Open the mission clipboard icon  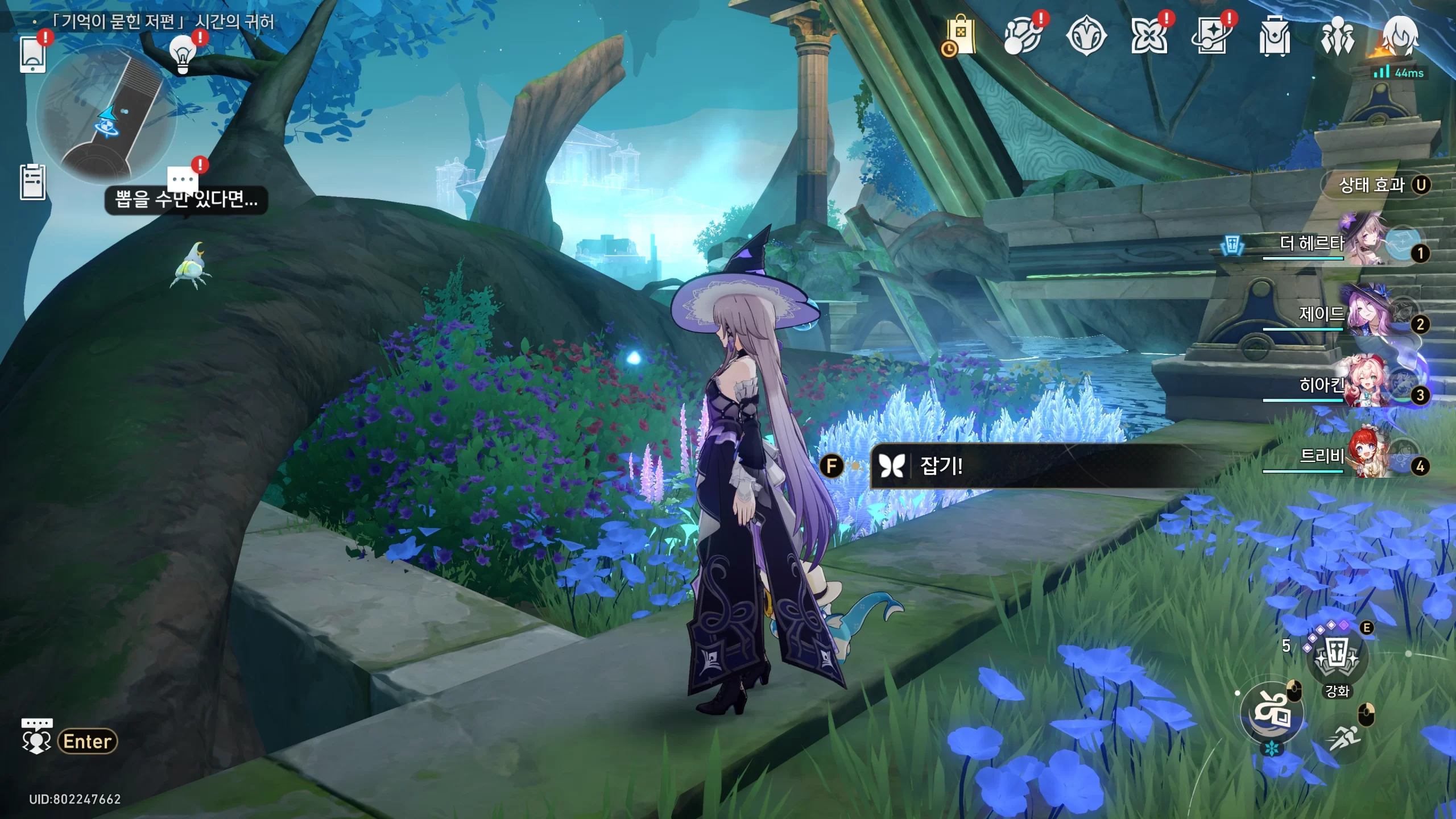32,182
